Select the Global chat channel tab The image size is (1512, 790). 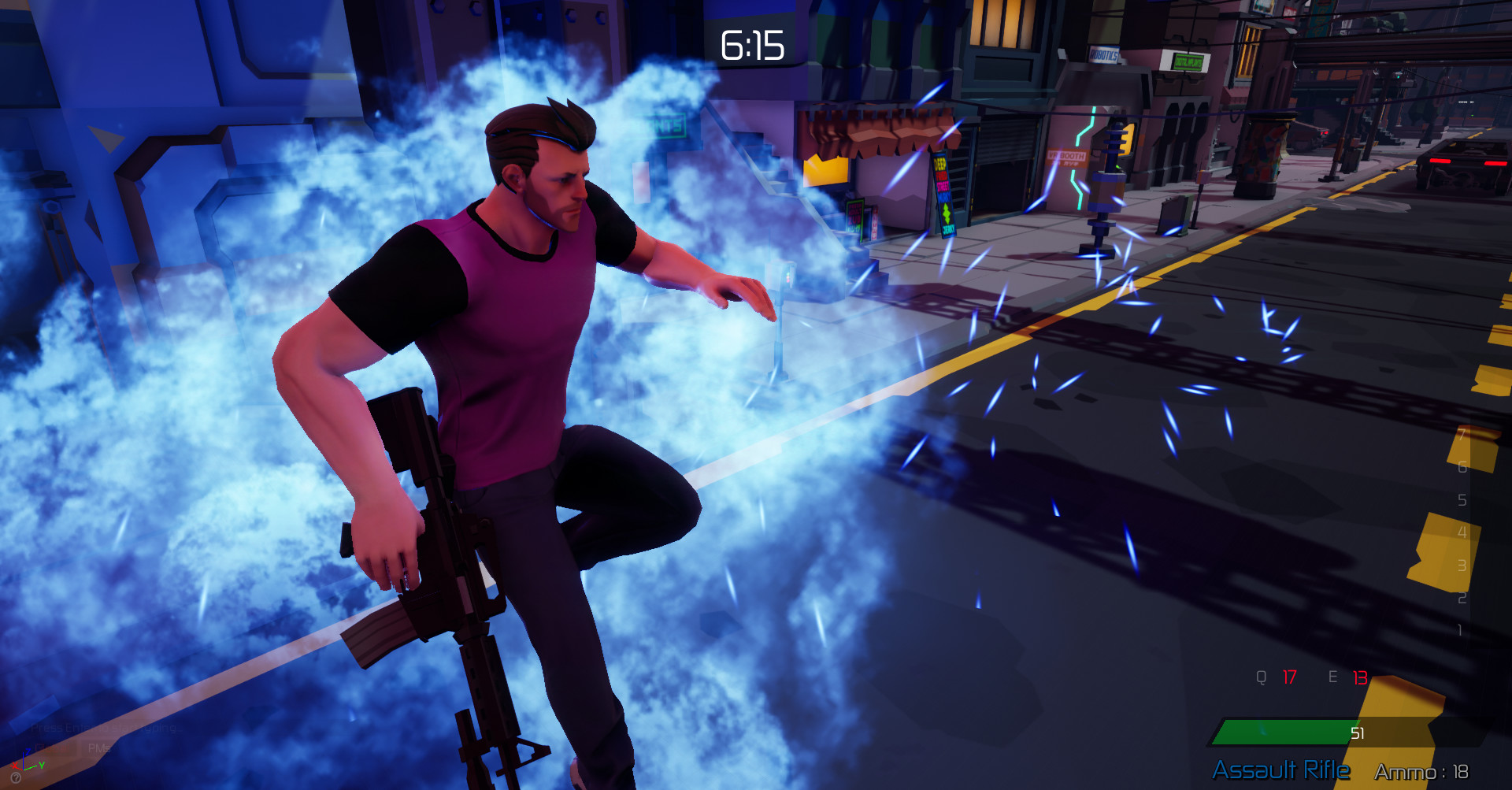(52, 748)
